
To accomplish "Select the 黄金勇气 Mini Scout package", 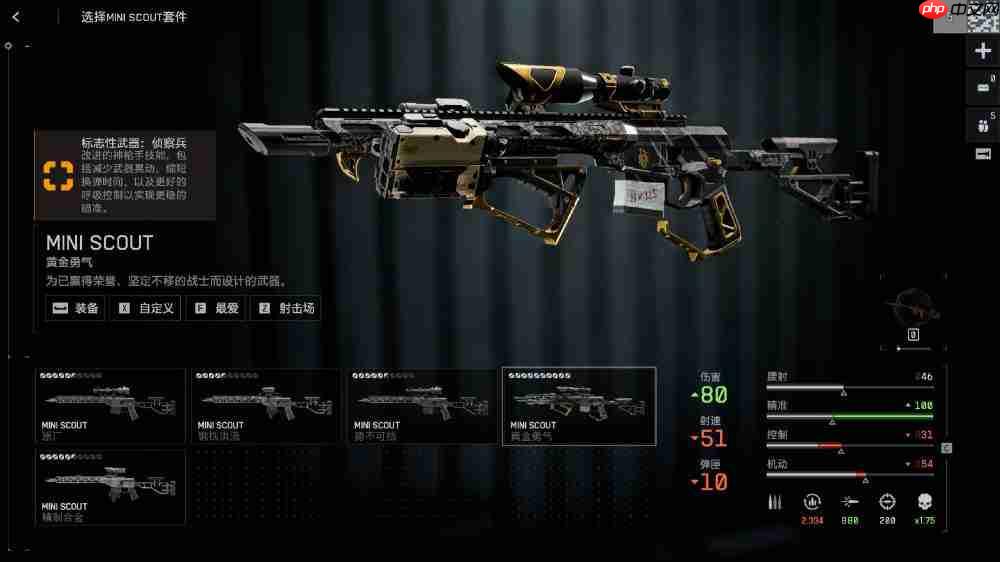I will point(579,406).
